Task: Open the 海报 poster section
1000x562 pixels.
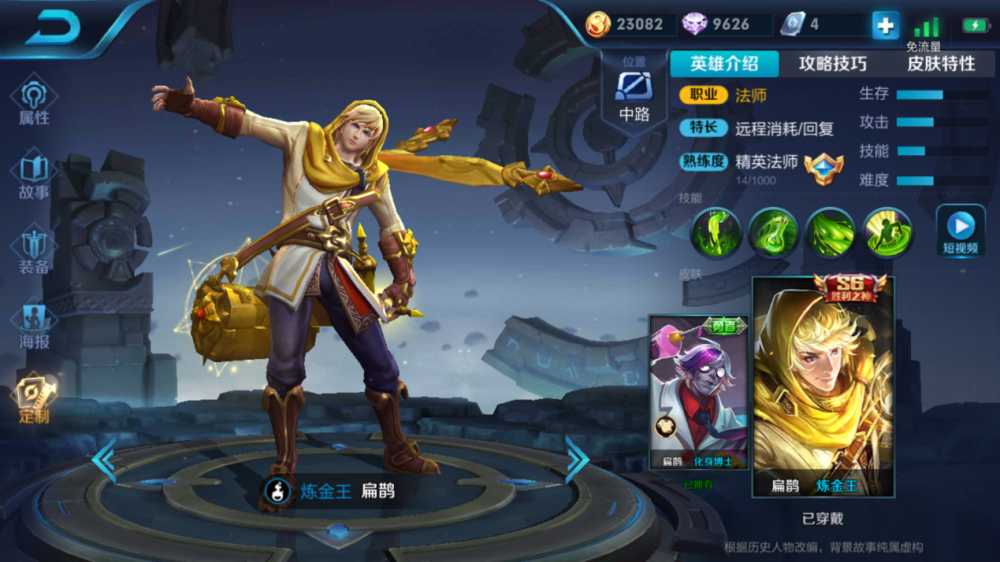Action: [34, 325]
